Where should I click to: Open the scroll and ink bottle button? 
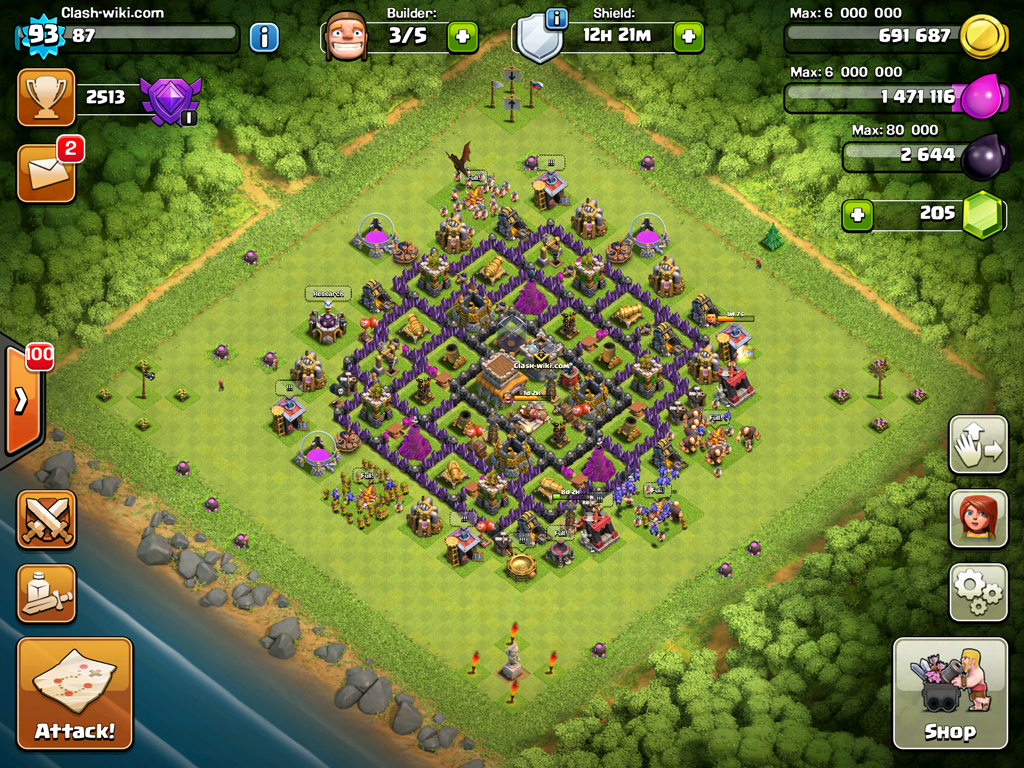pyautogui.click(x=46, y=593)
